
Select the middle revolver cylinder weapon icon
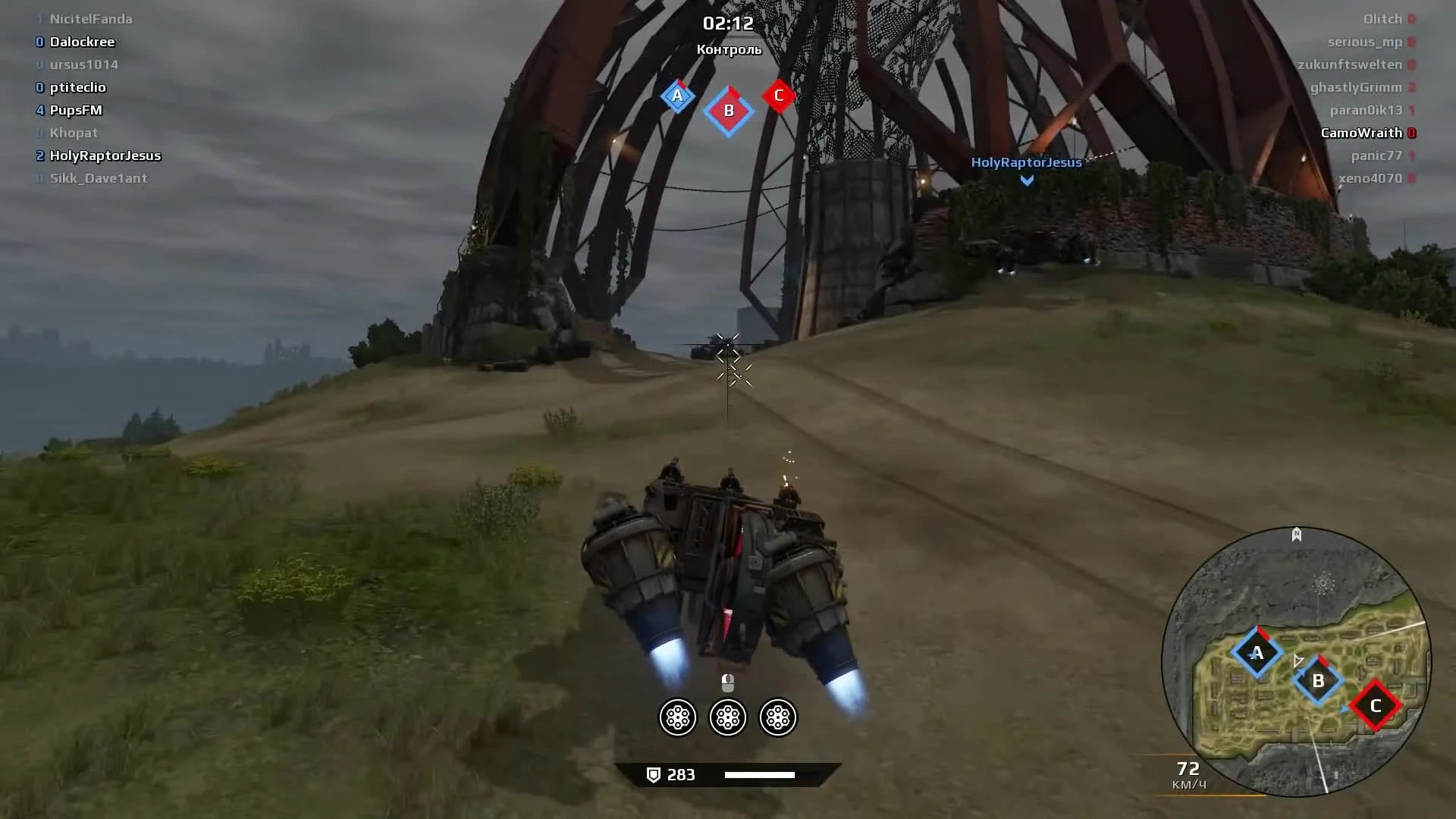click(728, 717)
